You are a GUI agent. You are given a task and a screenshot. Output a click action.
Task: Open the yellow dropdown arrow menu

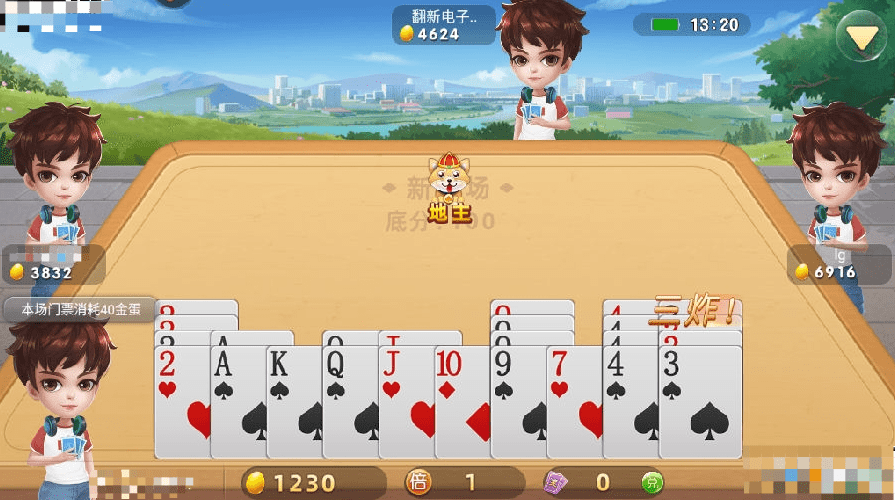point(858,37)
